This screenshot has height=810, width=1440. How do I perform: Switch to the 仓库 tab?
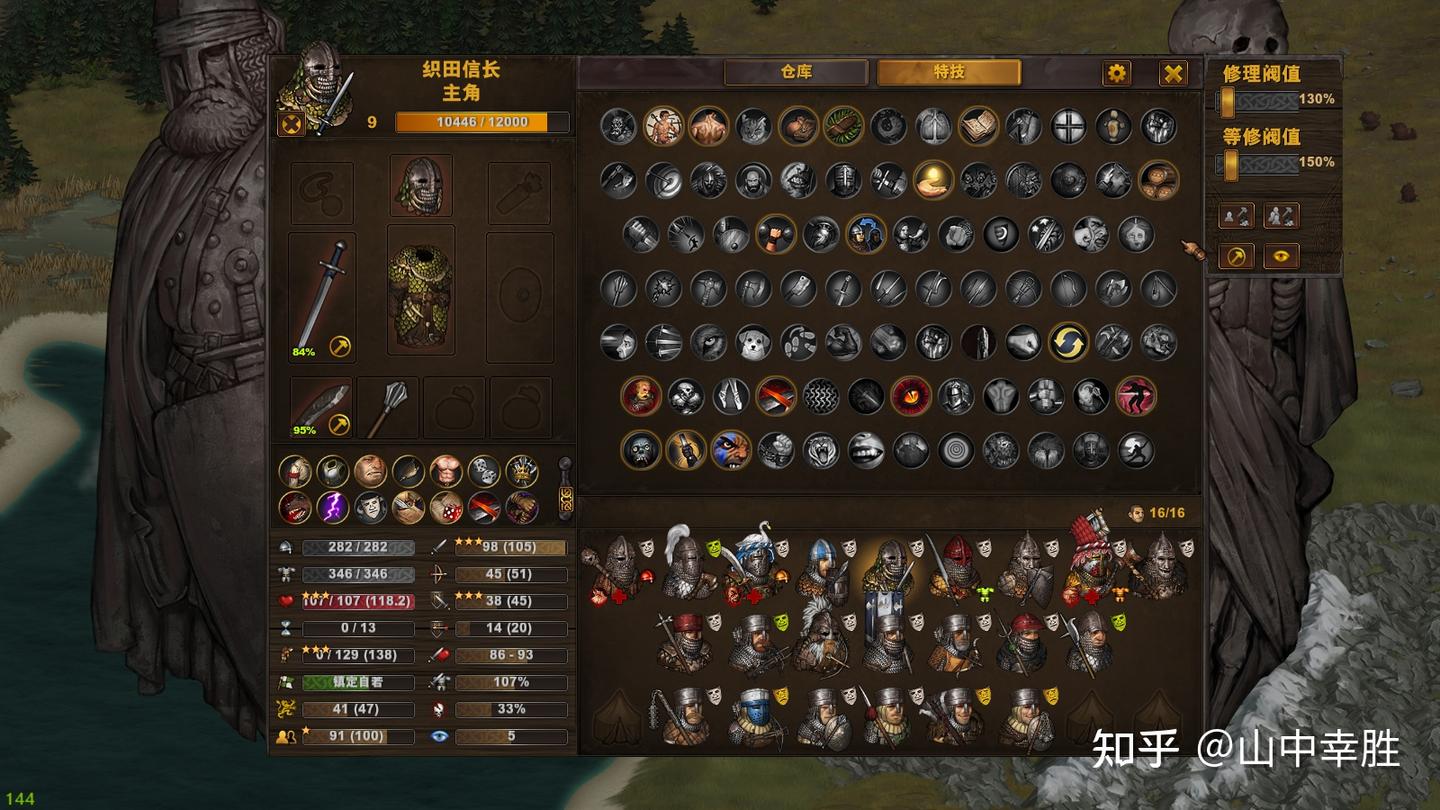[796, 73]
